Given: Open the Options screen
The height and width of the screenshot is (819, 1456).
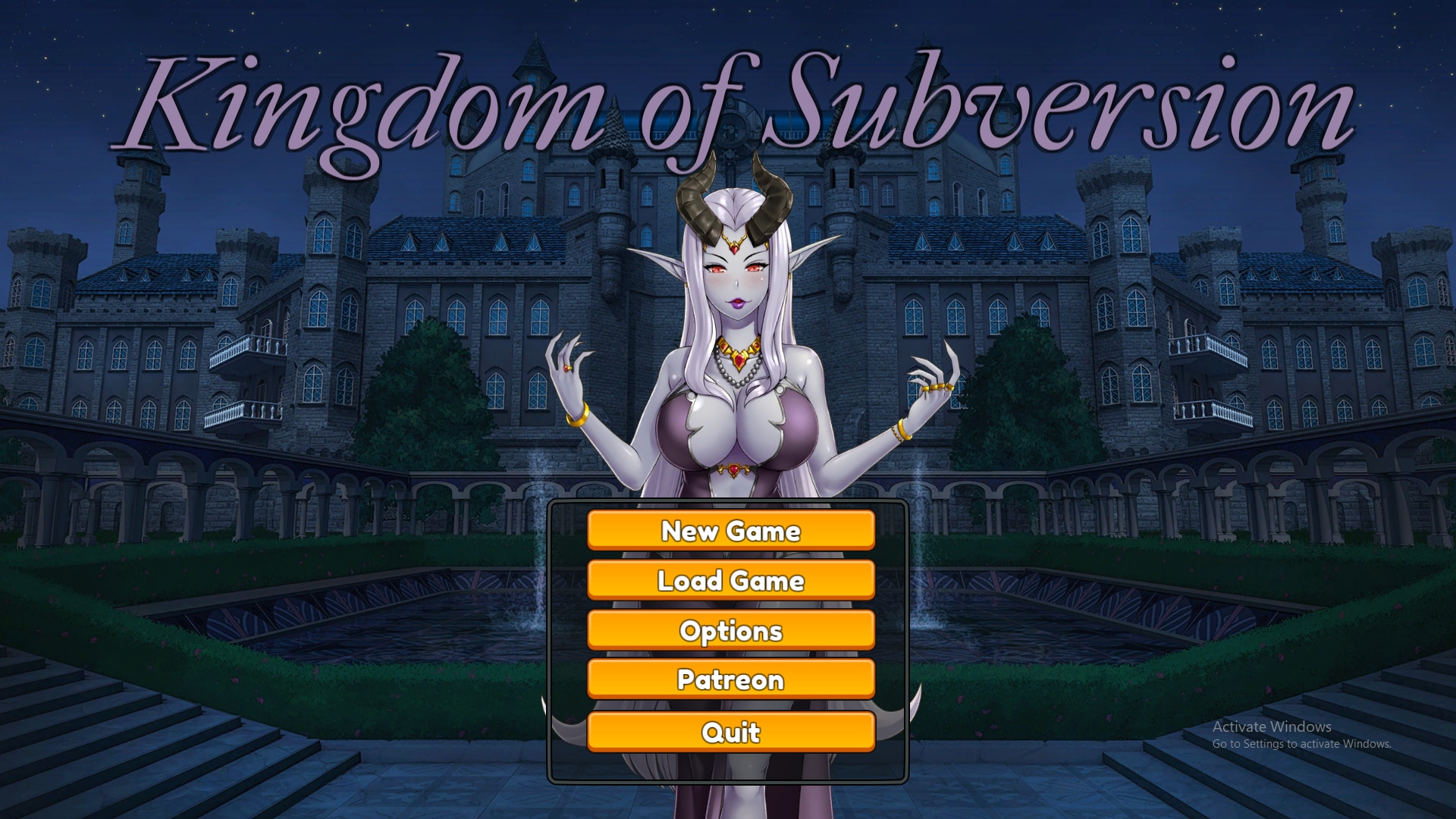Looking at the screenshot, I should pyautogui.click(x=730, y=630).
